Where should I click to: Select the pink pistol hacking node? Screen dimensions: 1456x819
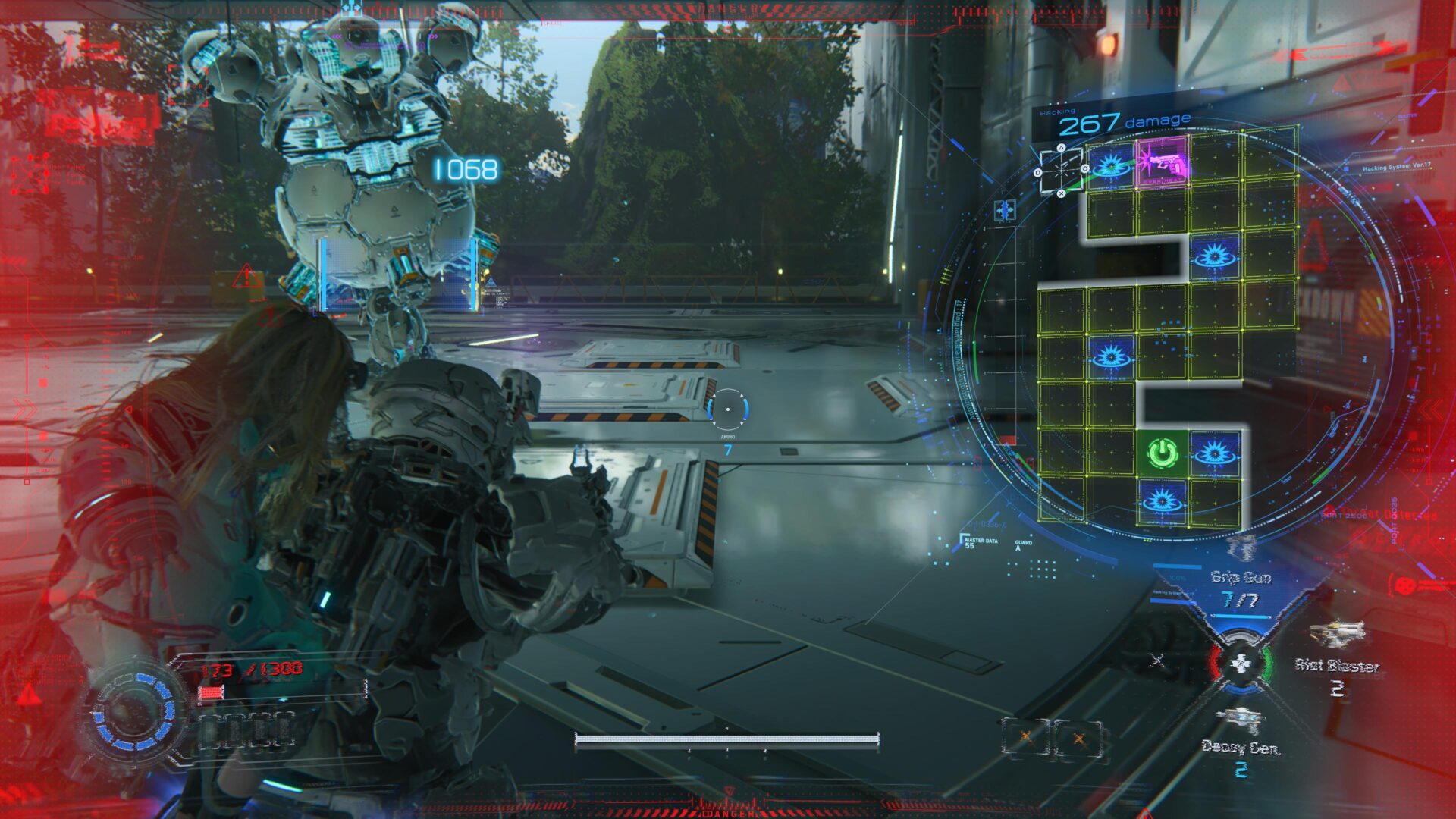point(1162,162)
